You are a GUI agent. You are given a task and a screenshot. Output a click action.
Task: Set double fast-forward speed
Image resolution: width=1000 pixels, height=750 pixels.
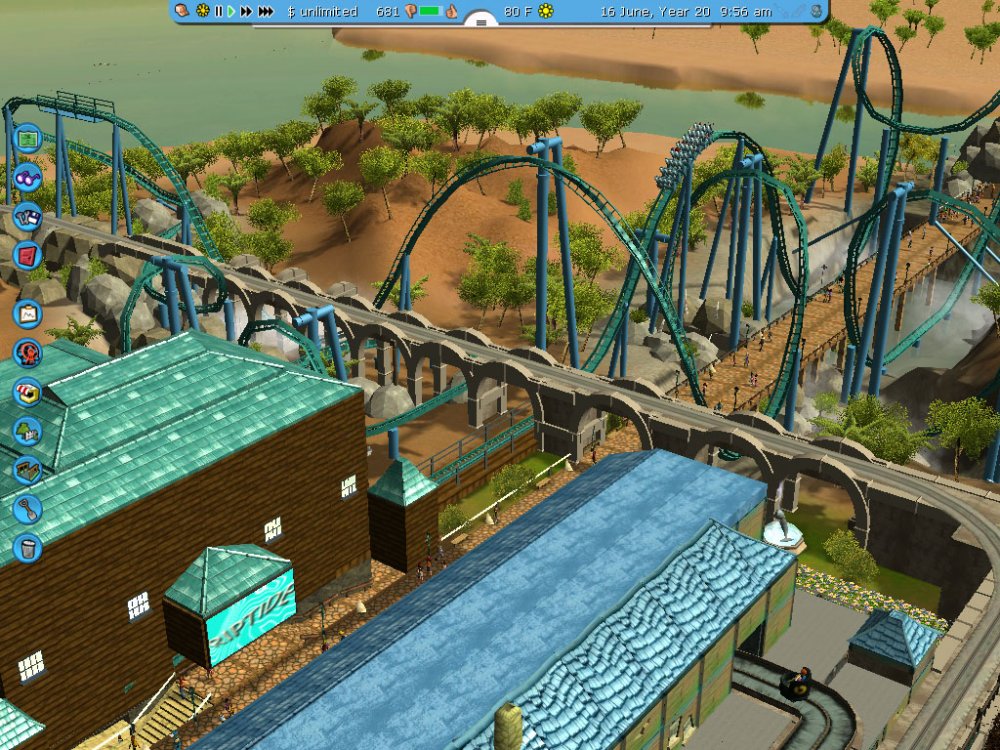(246, 11)
